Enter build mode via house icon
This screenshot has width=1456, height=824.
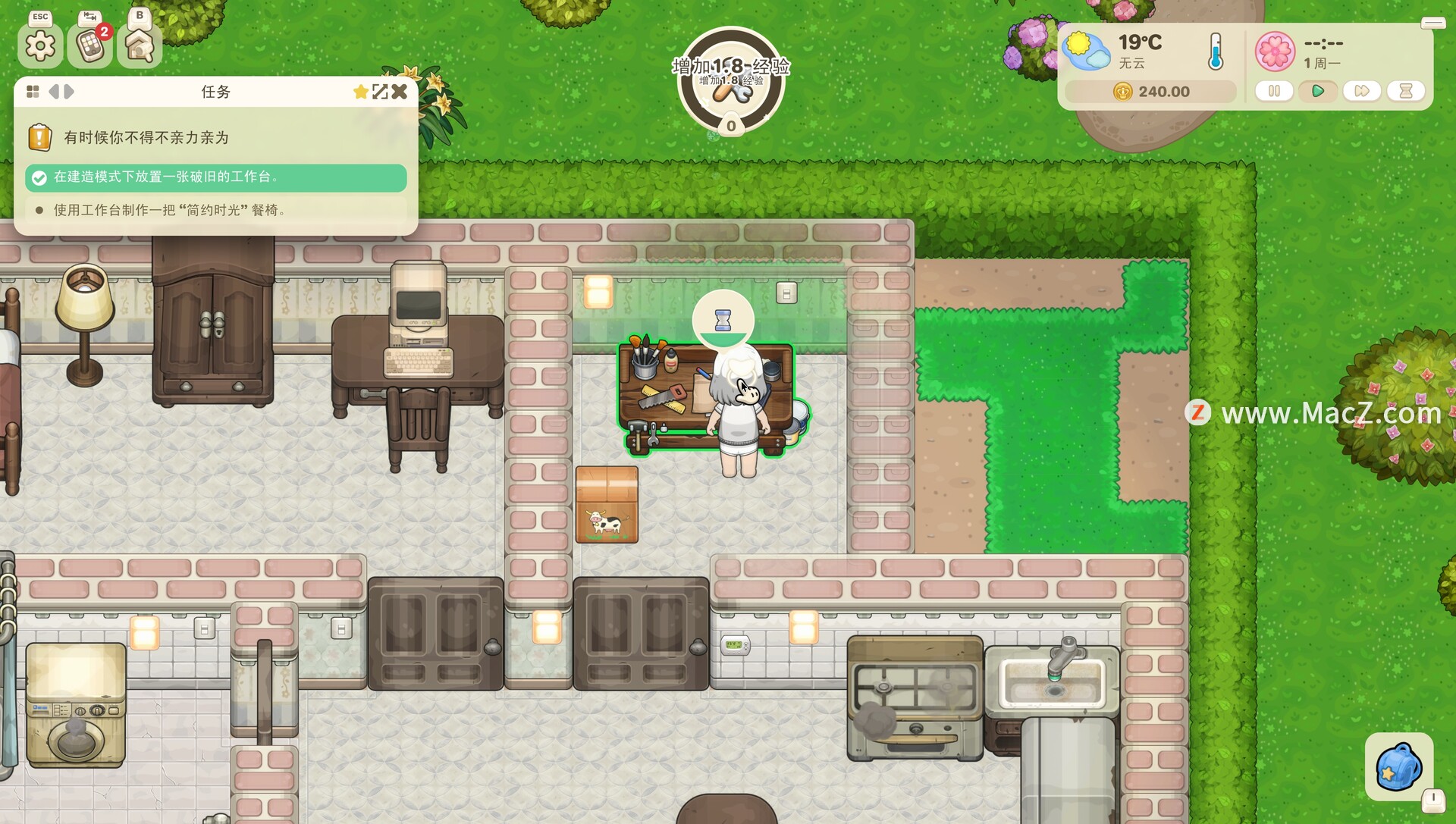pos(140,46)
